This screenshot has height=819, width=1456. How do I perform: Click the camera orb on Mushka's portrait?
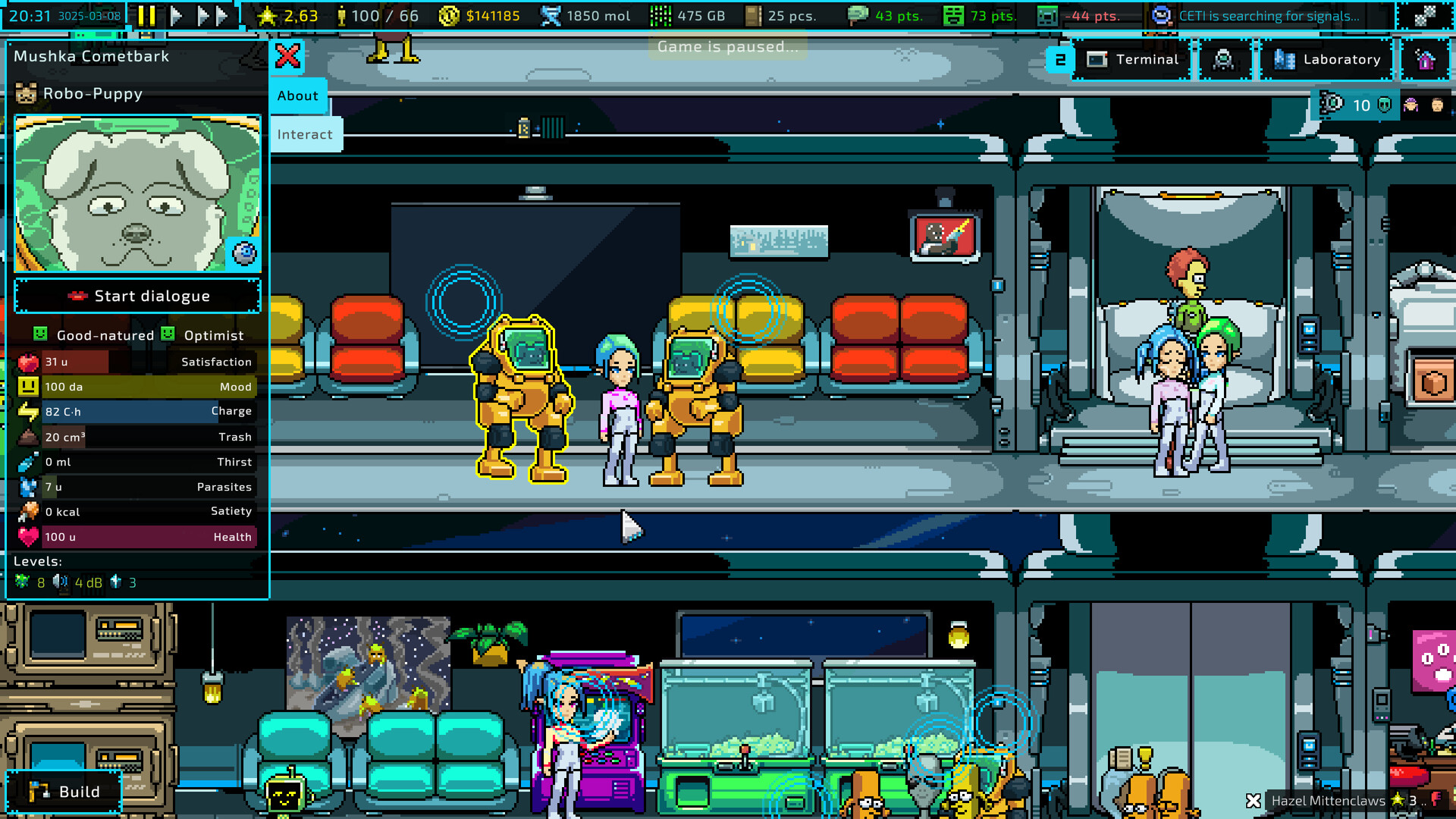244,253
